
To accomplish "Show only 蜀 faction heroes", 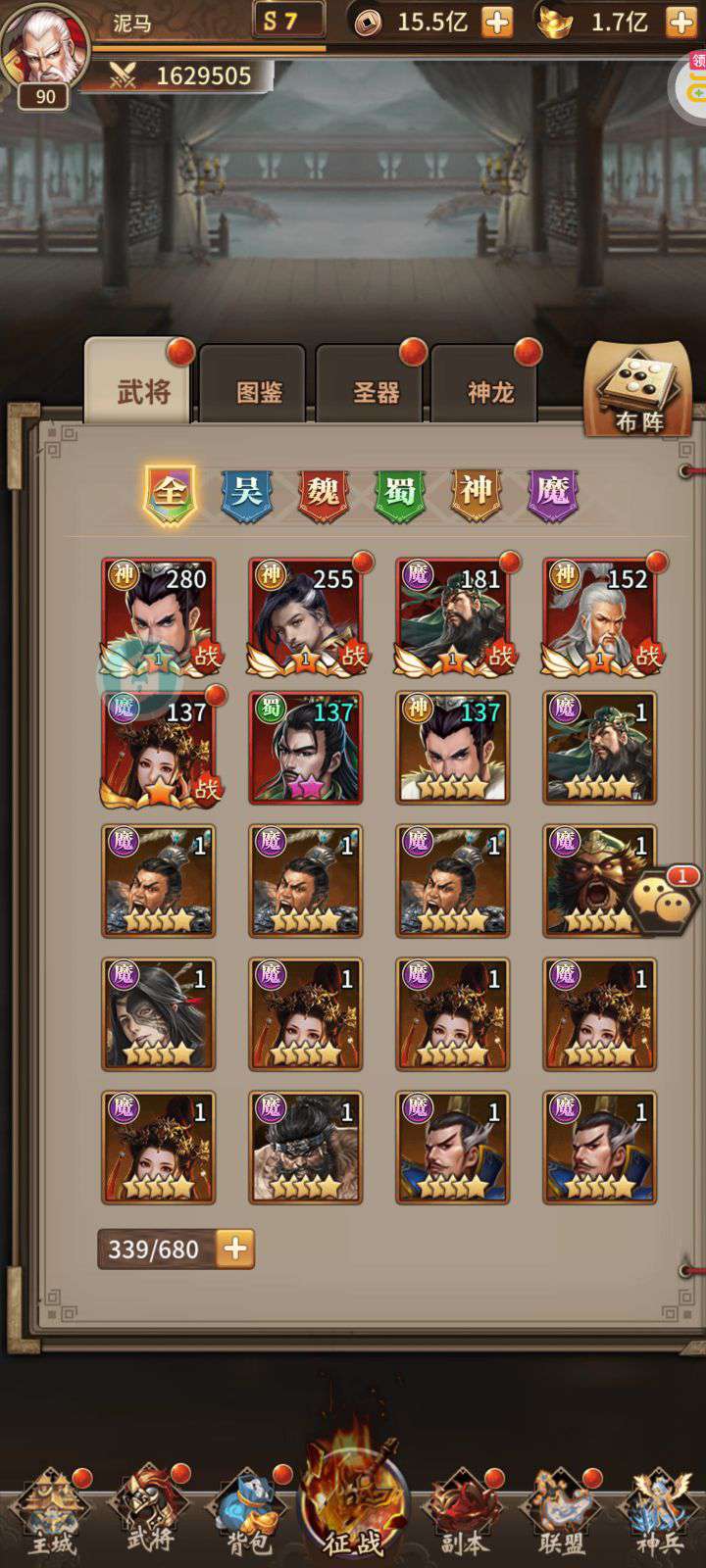I will coord(399,492).
